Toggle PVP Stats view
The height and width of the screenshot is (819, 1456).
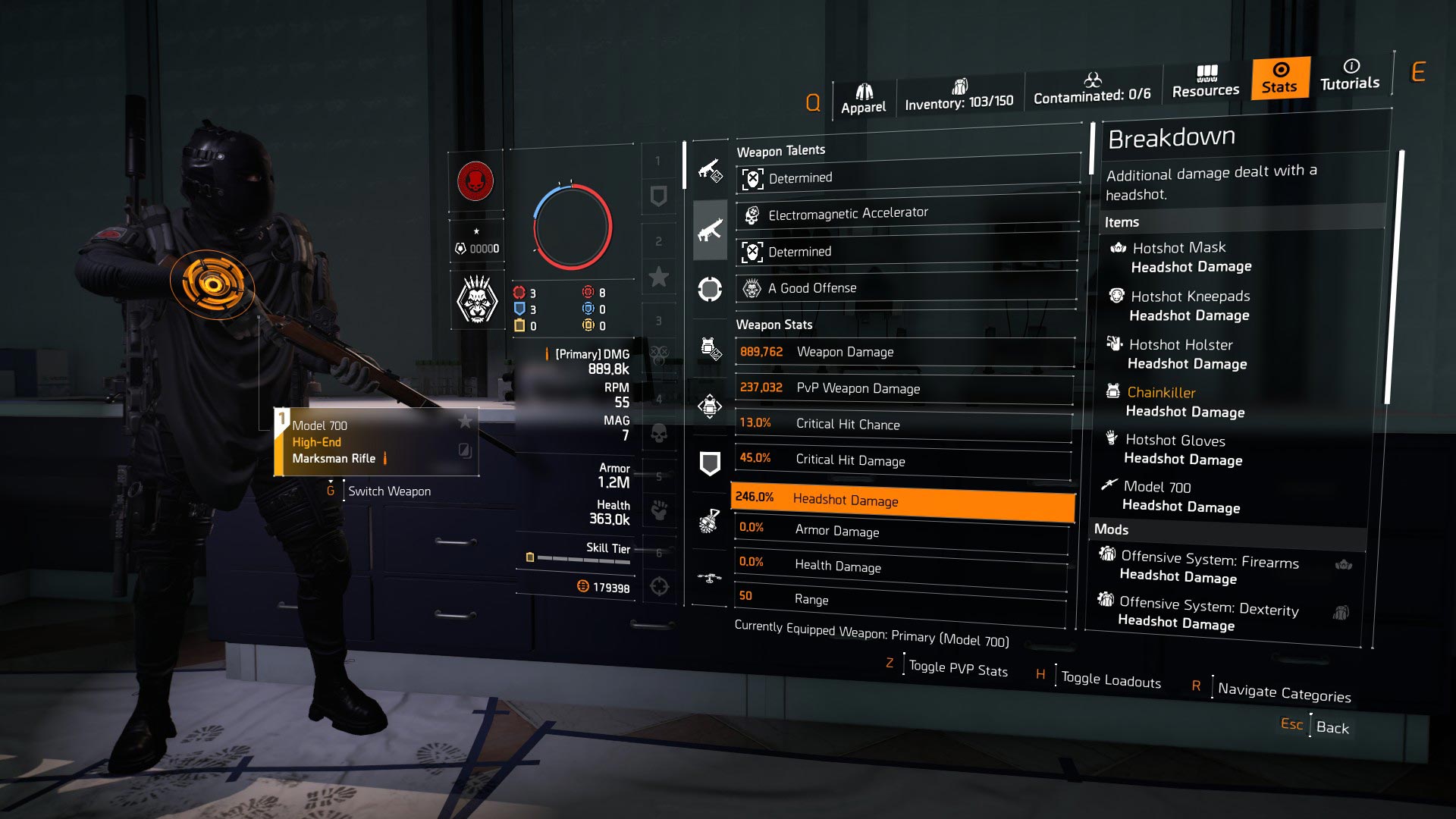click(x=958, y=669)
